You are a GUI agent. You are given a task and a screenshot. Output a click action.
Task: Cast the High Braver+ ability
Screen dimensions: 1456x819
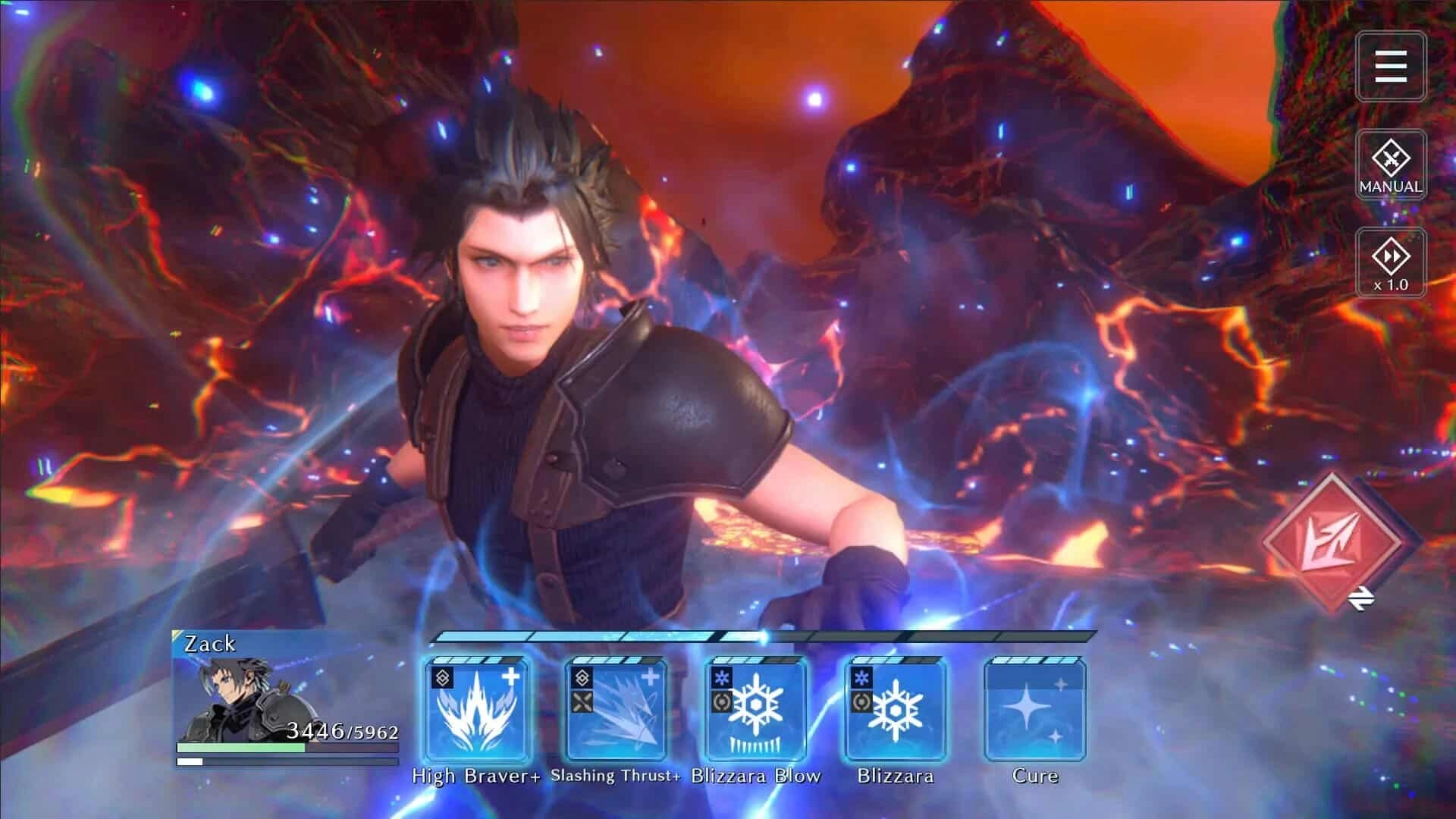[x=478, y=713]
